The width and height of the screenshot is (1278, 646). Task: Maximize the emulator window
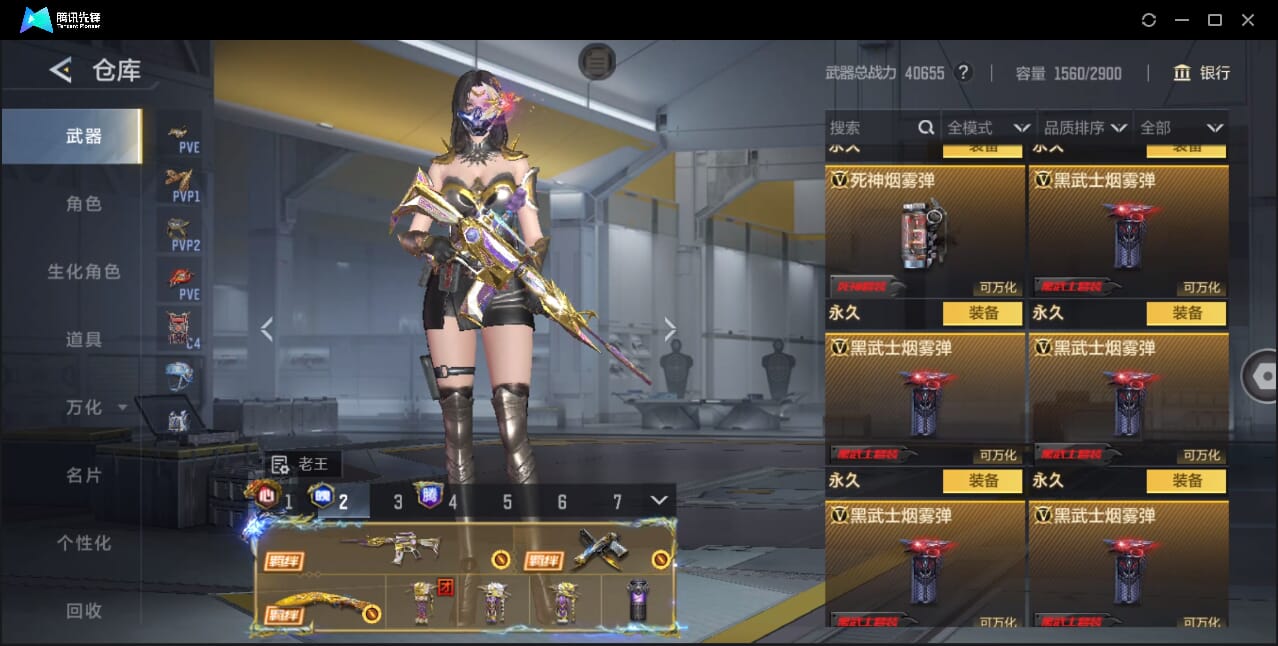[1215, 20]
